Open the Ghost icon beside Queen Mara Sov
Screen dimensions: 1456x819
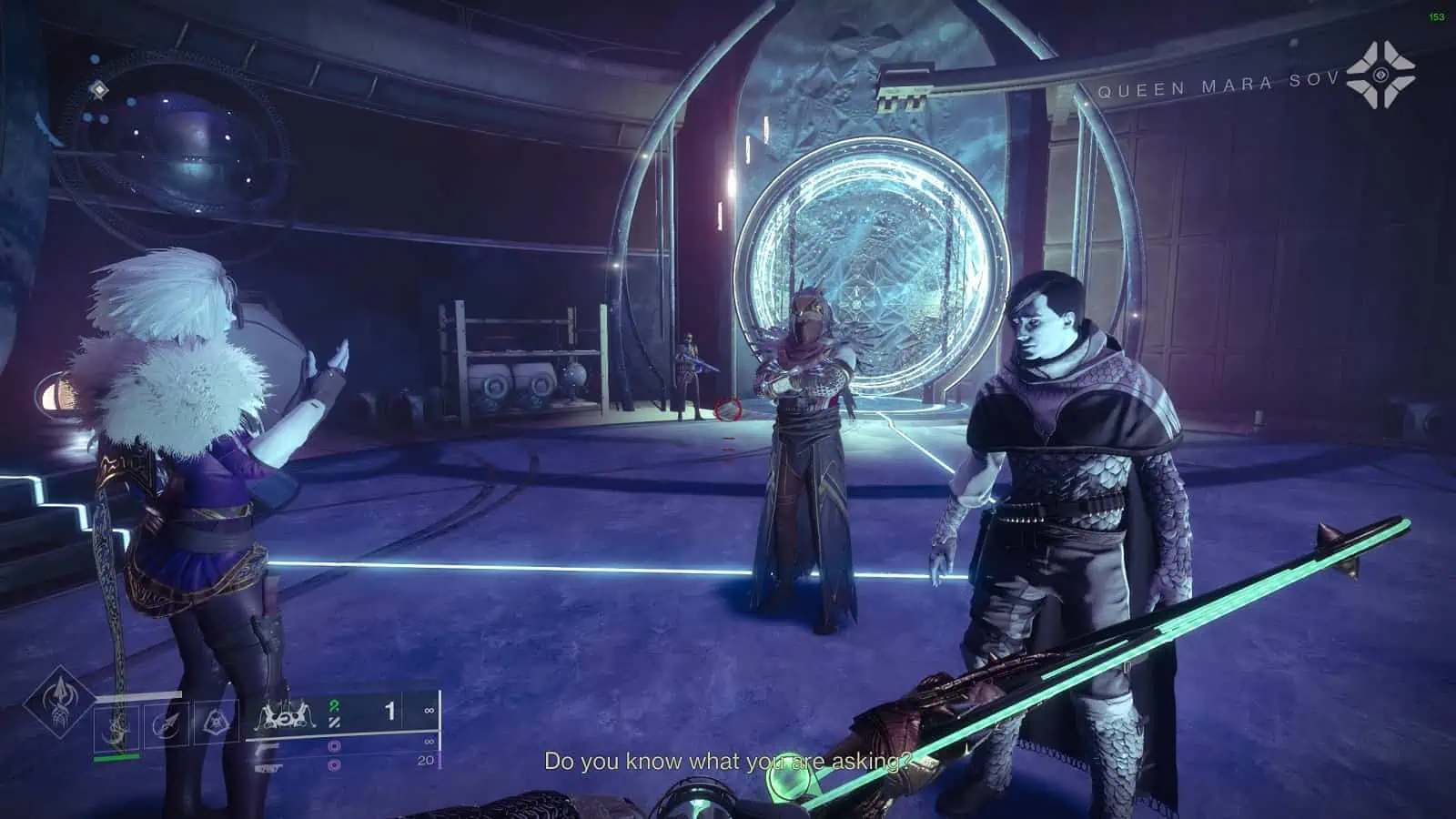pyautogui.click(x=1380, y=75)
